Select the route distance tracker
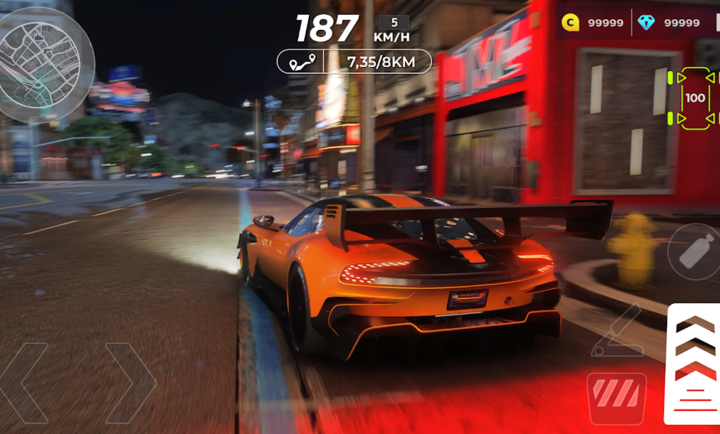720x434 pixels. click(354, 62)
